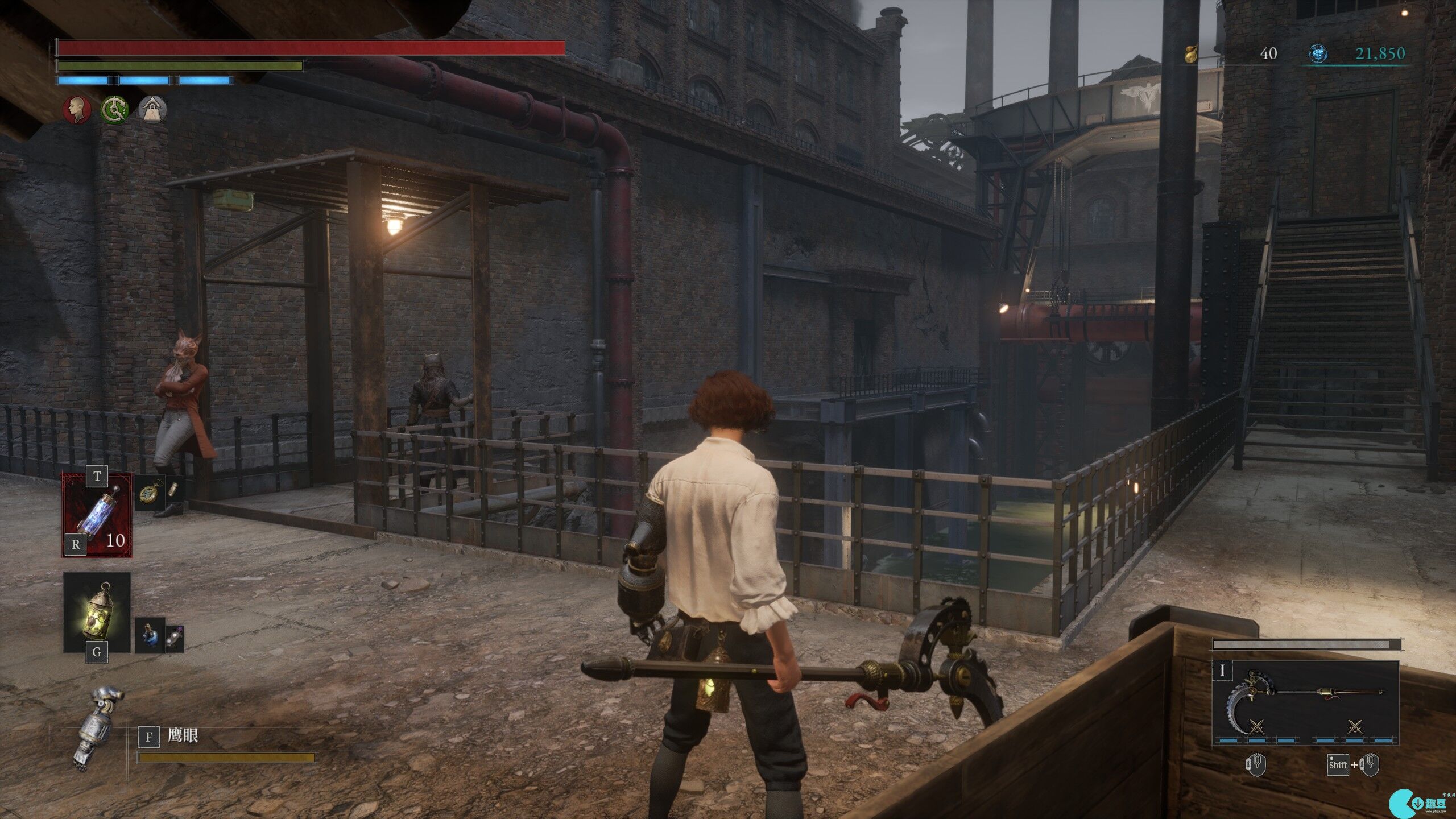Click the crossed-blades icon under the scythe handle
The height and width of the screenshot is (819, 1456).
[1355, 726]
